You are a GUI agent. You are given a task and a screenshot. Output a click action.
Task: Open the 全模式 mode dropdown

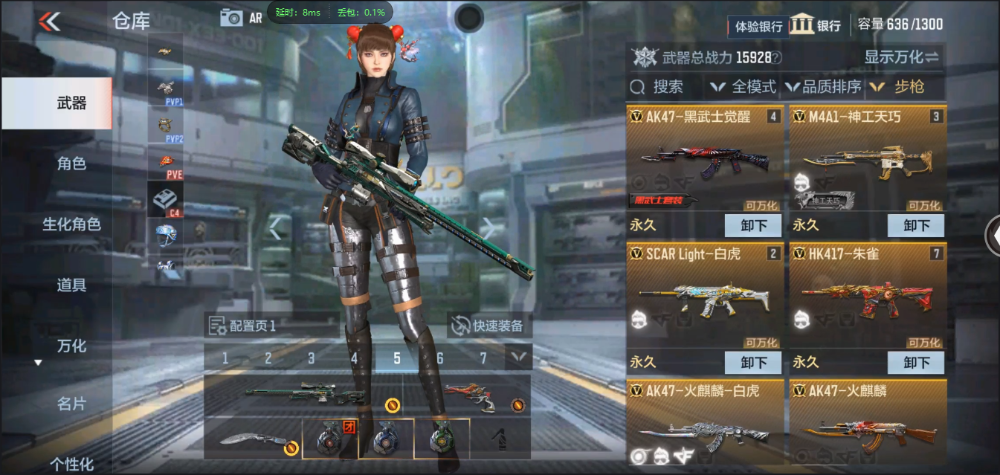click(x=744, y=87)
